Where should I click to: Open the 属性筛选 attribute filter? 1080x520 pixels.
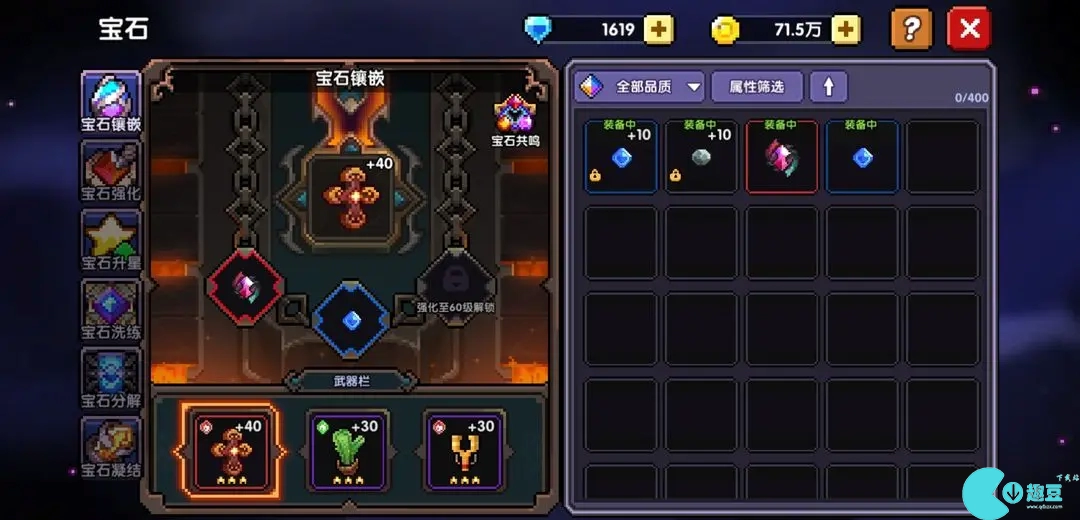(756, 87)
